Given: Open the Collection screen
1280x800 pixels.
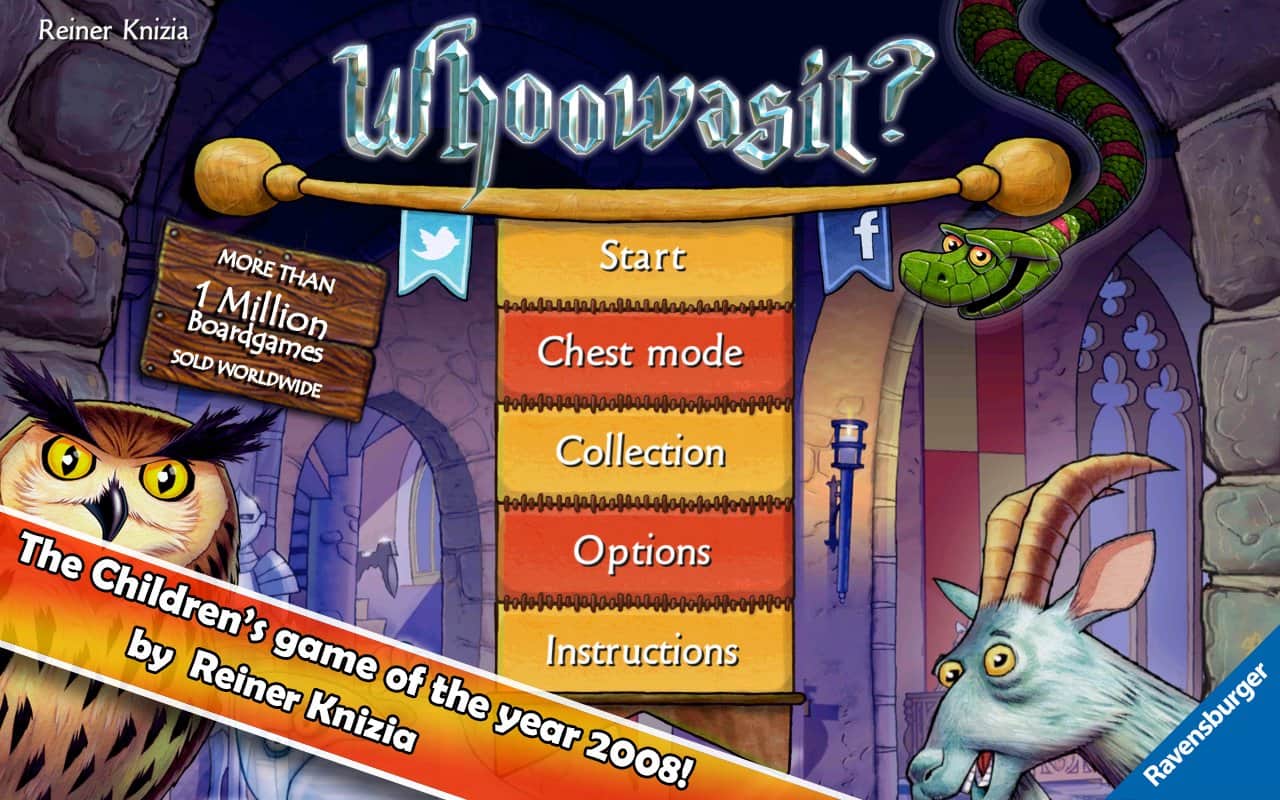Looking at the screenshot, I should [x=643, y=452].
